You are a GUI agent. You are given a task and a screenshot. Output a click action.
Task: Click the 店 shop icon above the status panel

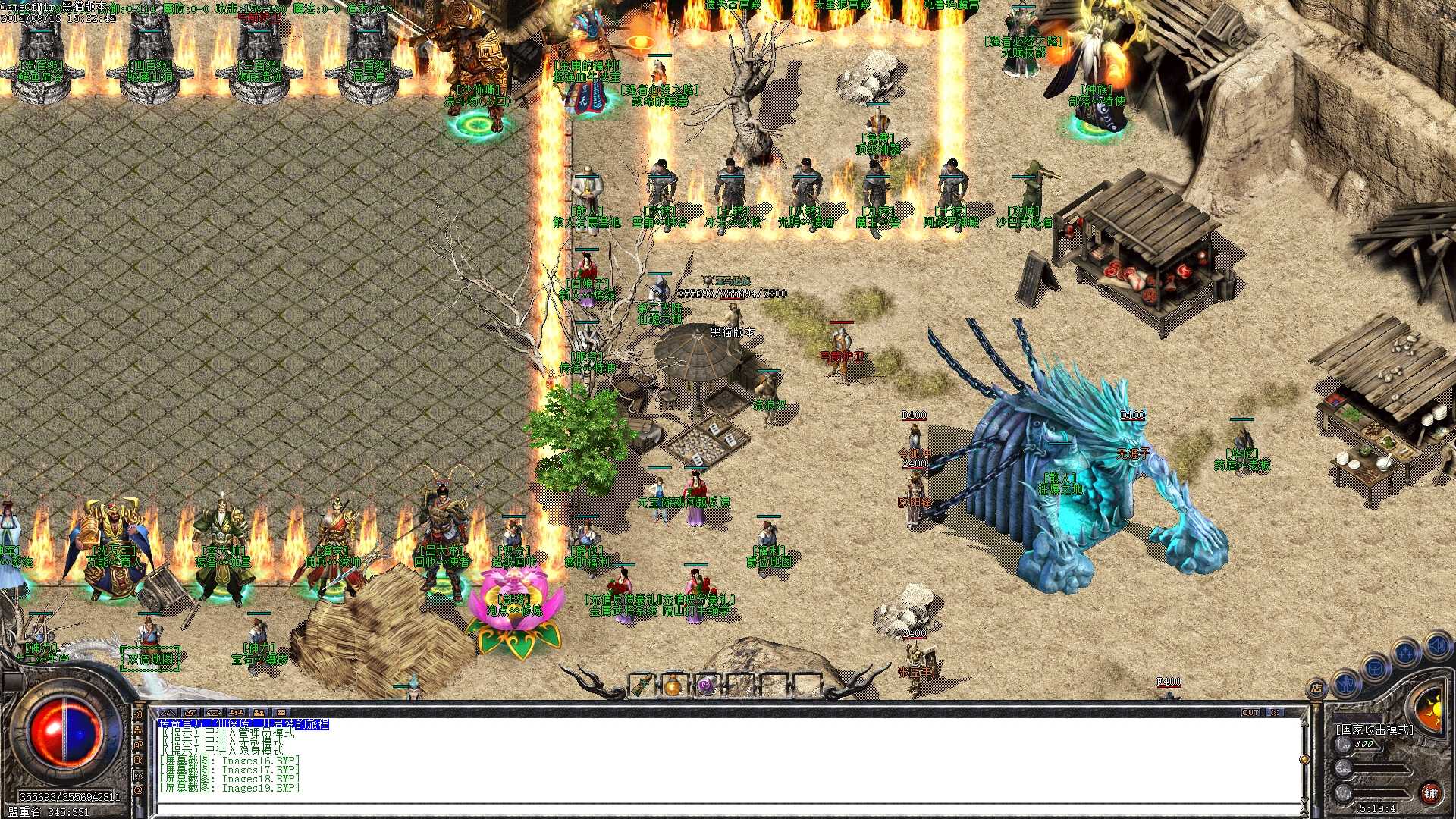pos(1316,687)
